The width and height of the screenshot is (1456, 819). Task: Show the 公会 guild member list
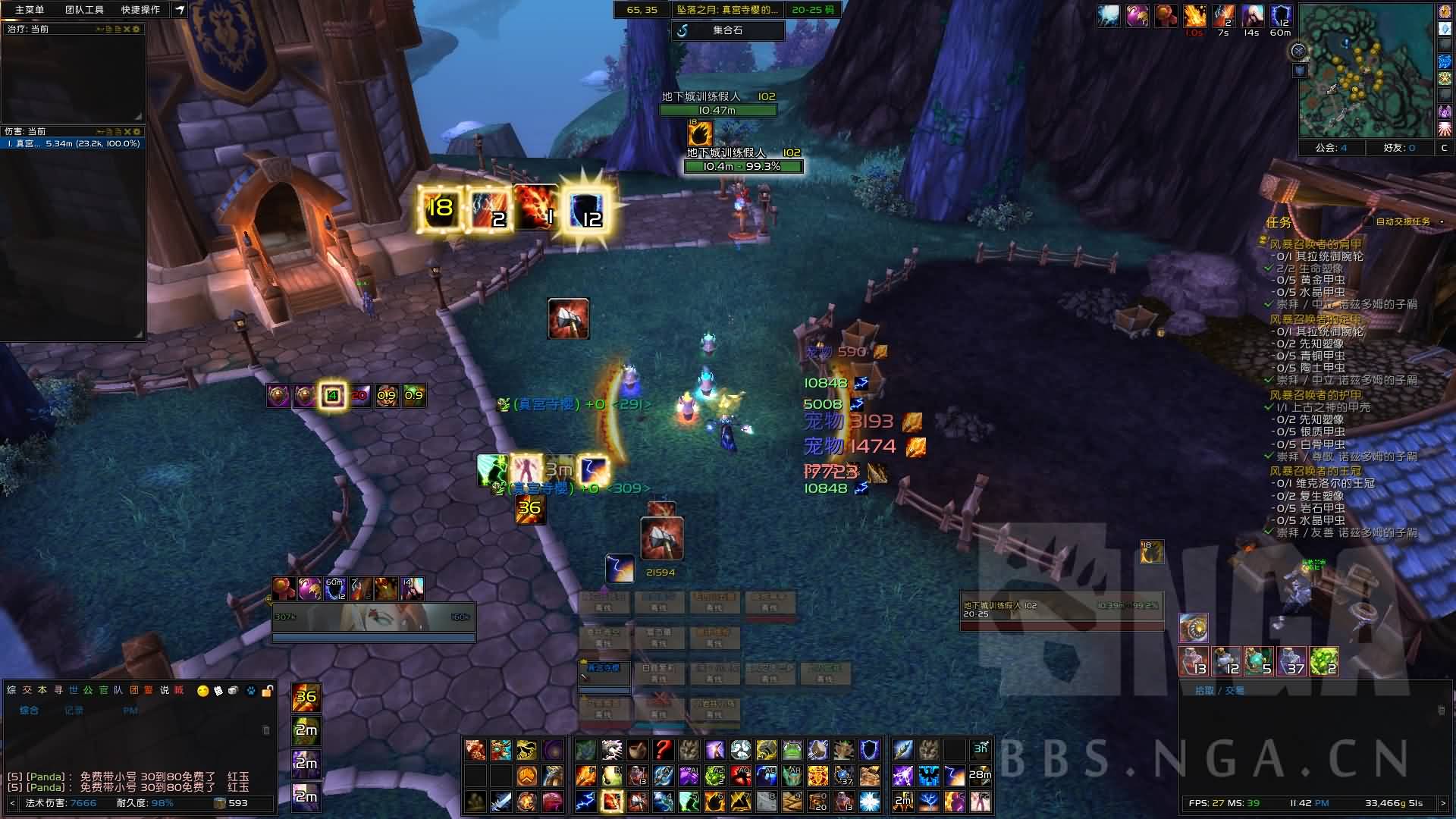[x=1332, y=148]
